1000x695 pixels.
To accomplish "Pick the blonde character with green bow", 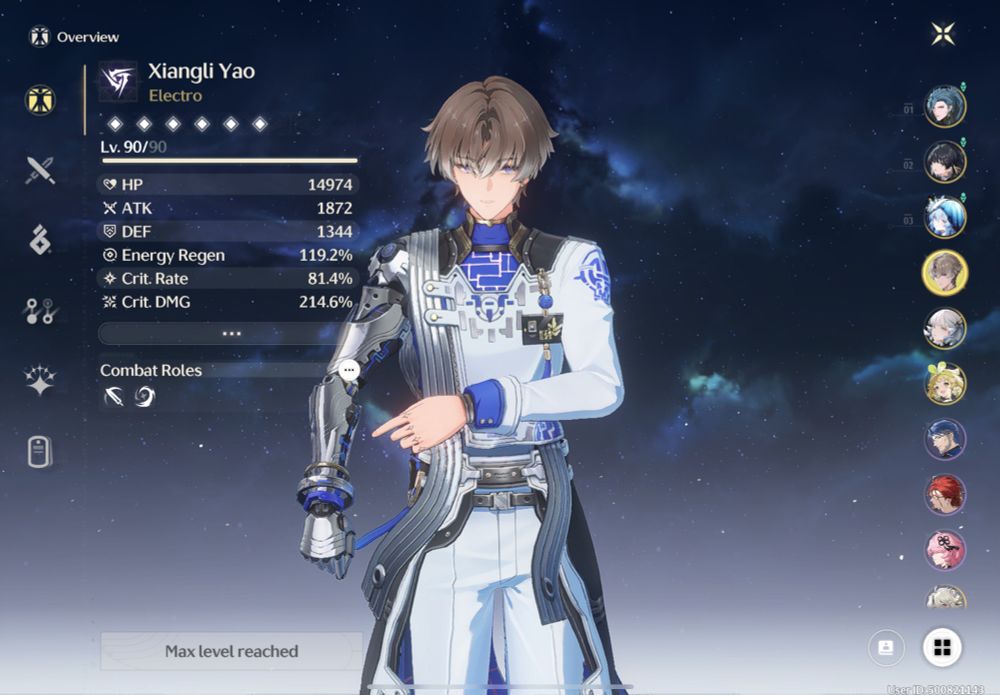I will click(944, 383).
